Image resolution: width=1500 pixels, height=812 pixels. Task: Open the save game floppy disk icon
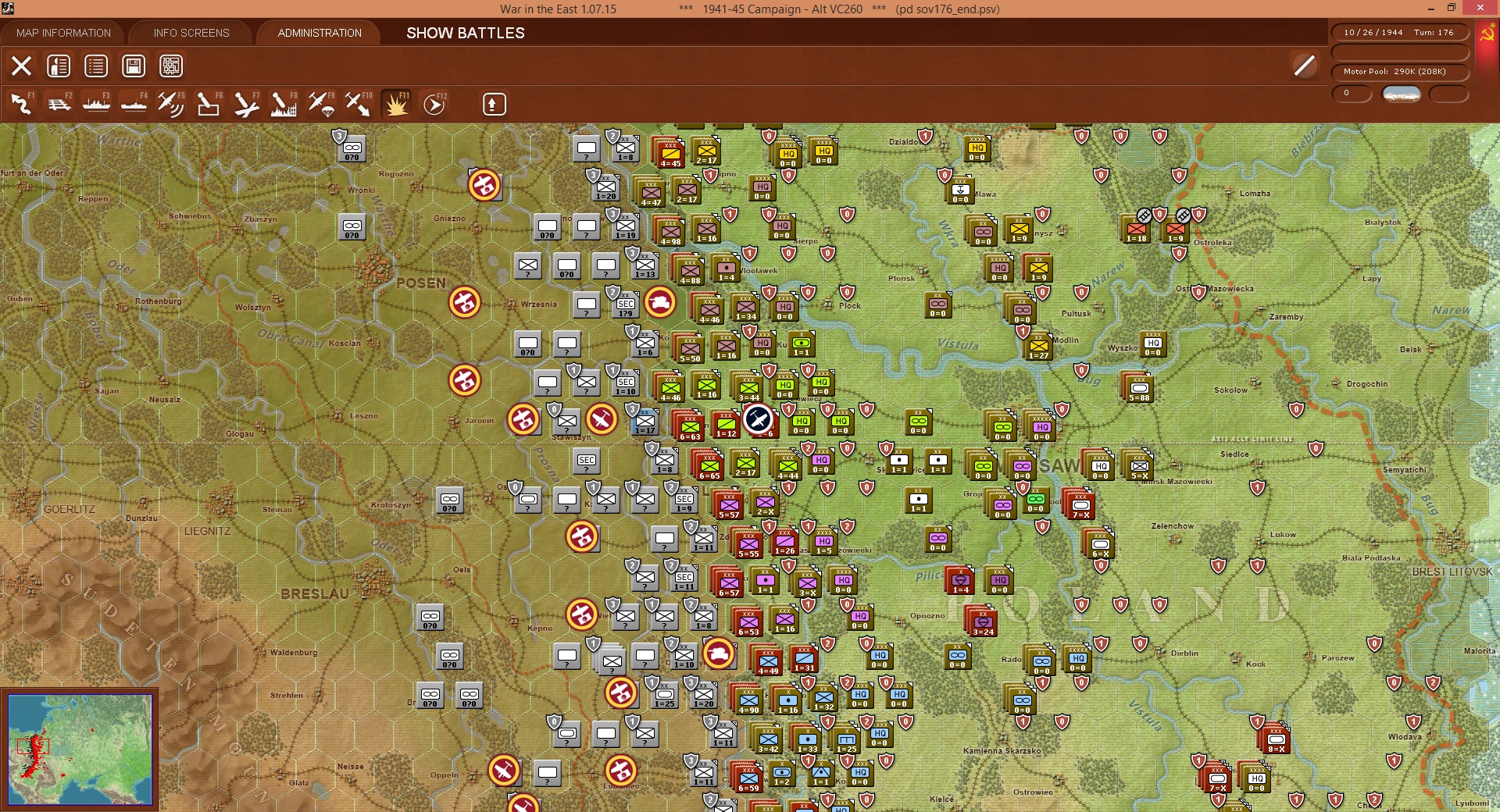133,66
